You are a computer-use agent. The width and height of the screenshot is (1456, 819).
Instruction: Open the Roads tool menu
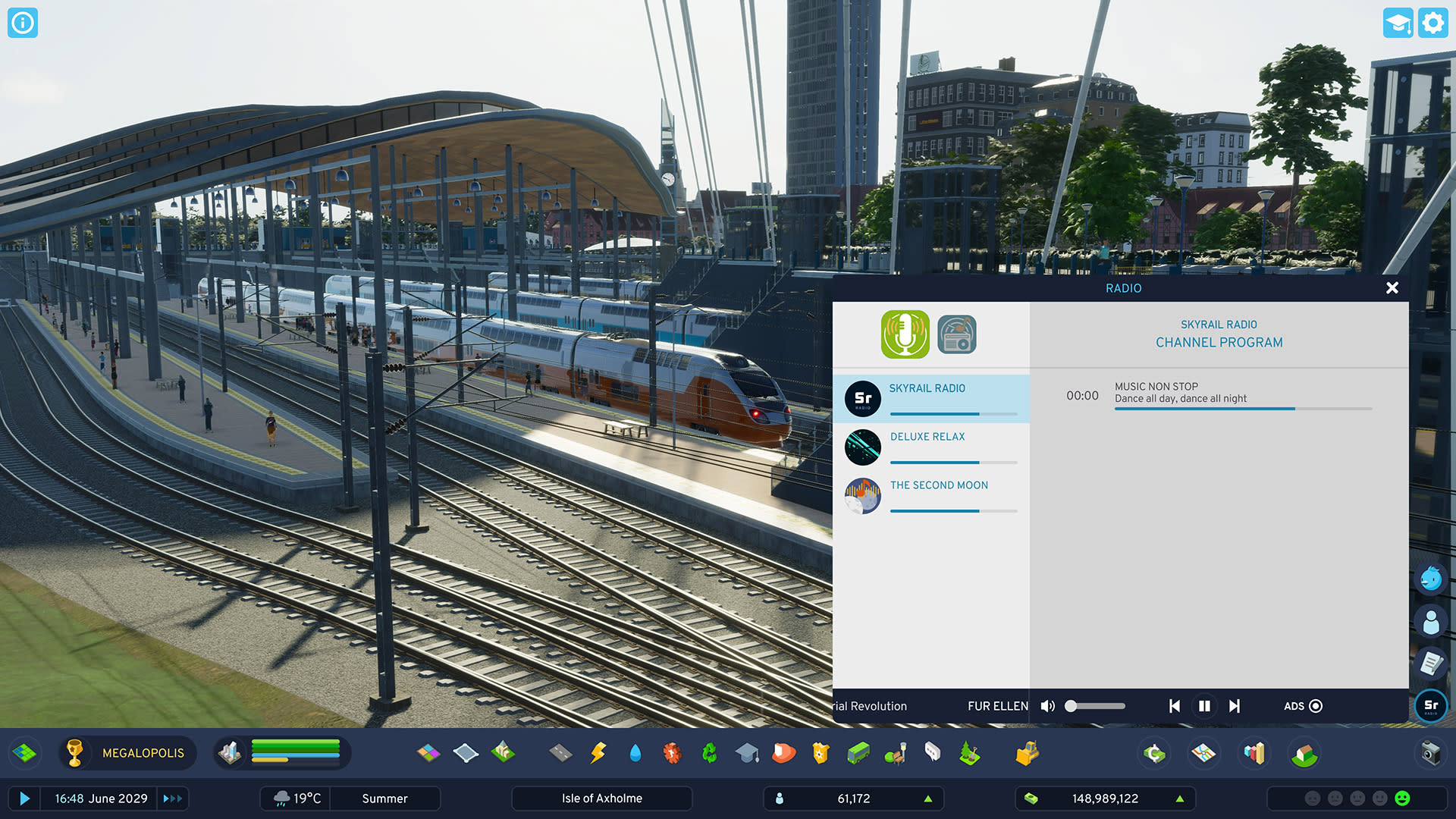click(562, 753)
